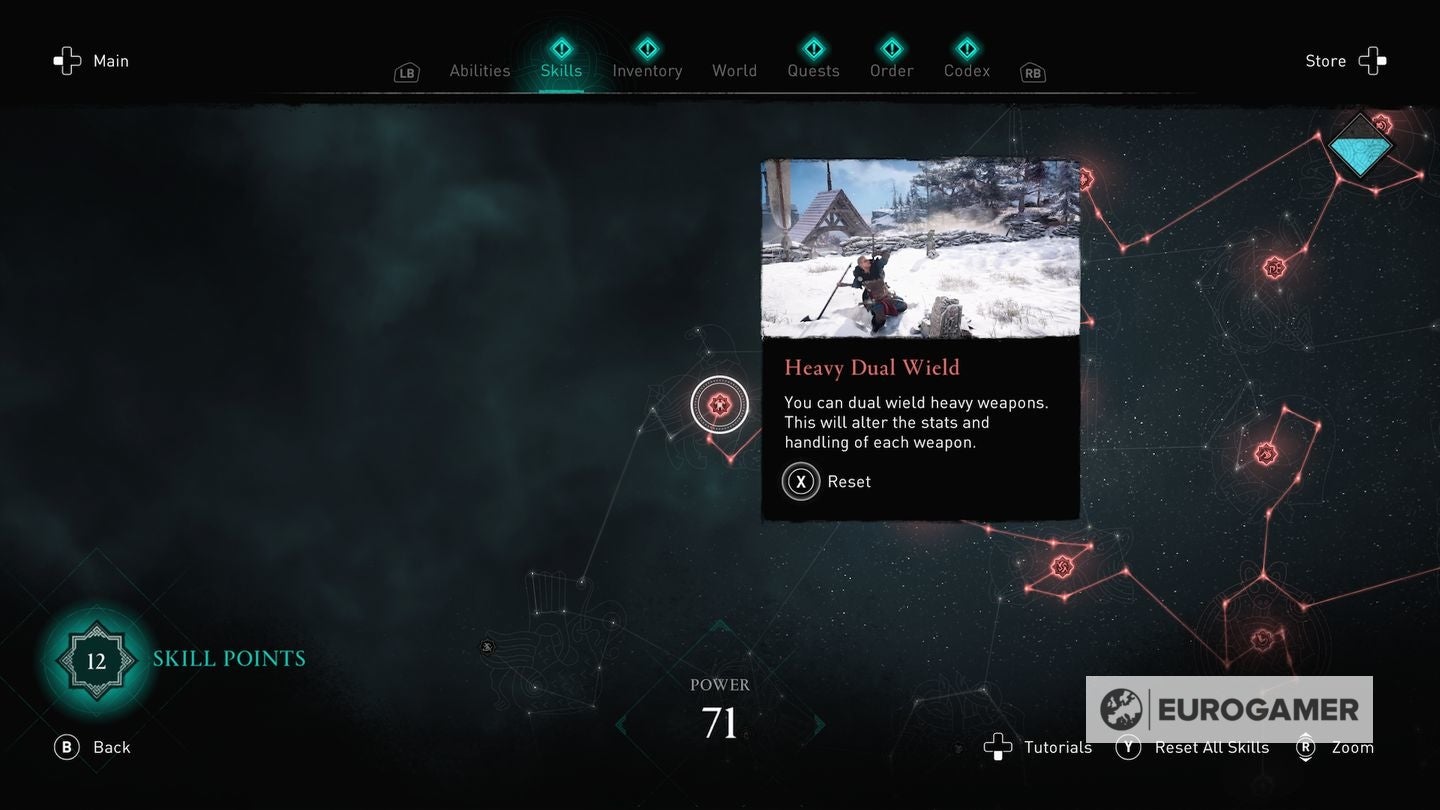This screenshot has height=810, width=1440.
Task: Click the diamond keystone node in top-right
Action: coord(1362,145)
